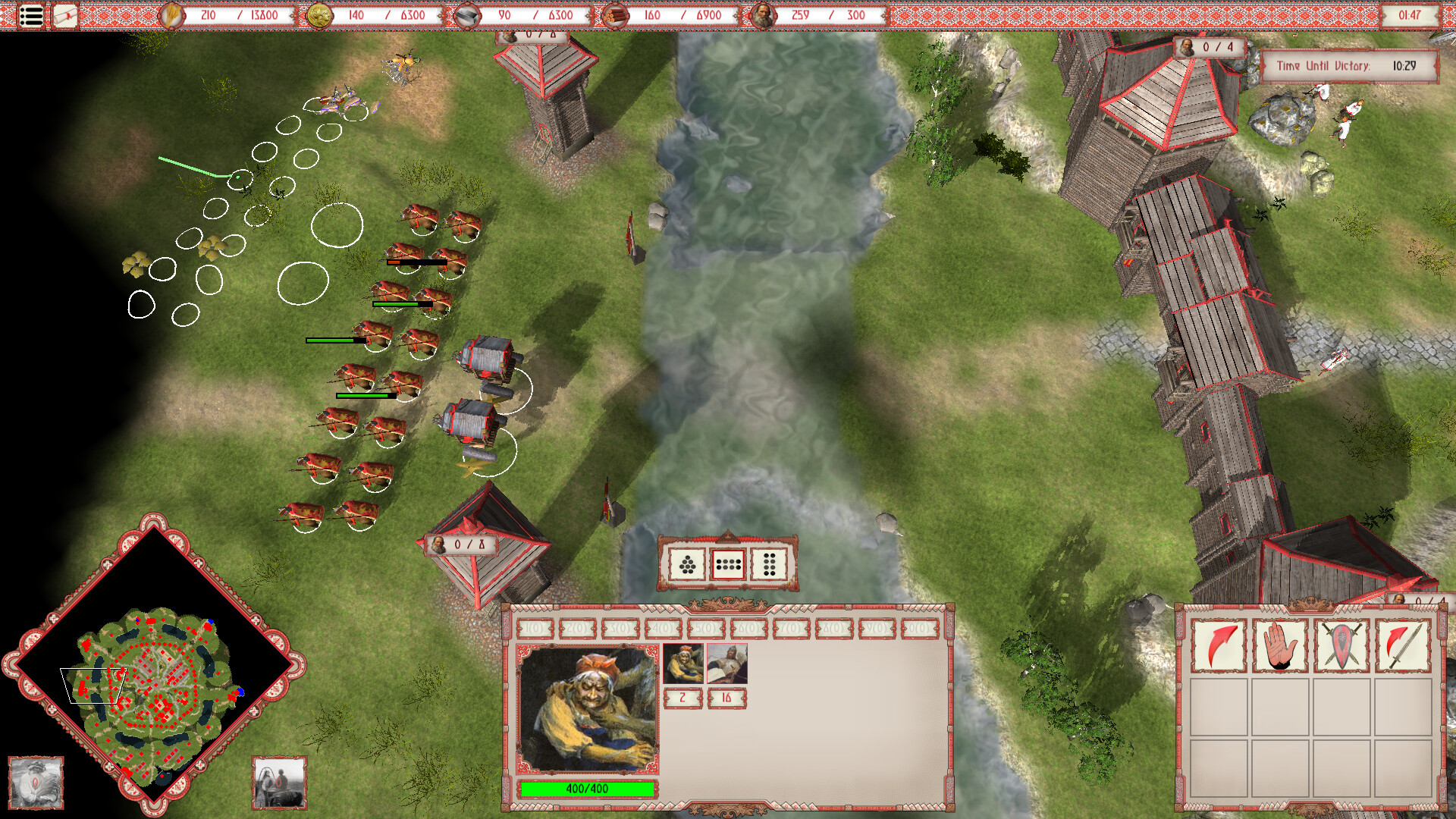
Task: Switch to control group tab 1(0)
Action: click(533, 627)
